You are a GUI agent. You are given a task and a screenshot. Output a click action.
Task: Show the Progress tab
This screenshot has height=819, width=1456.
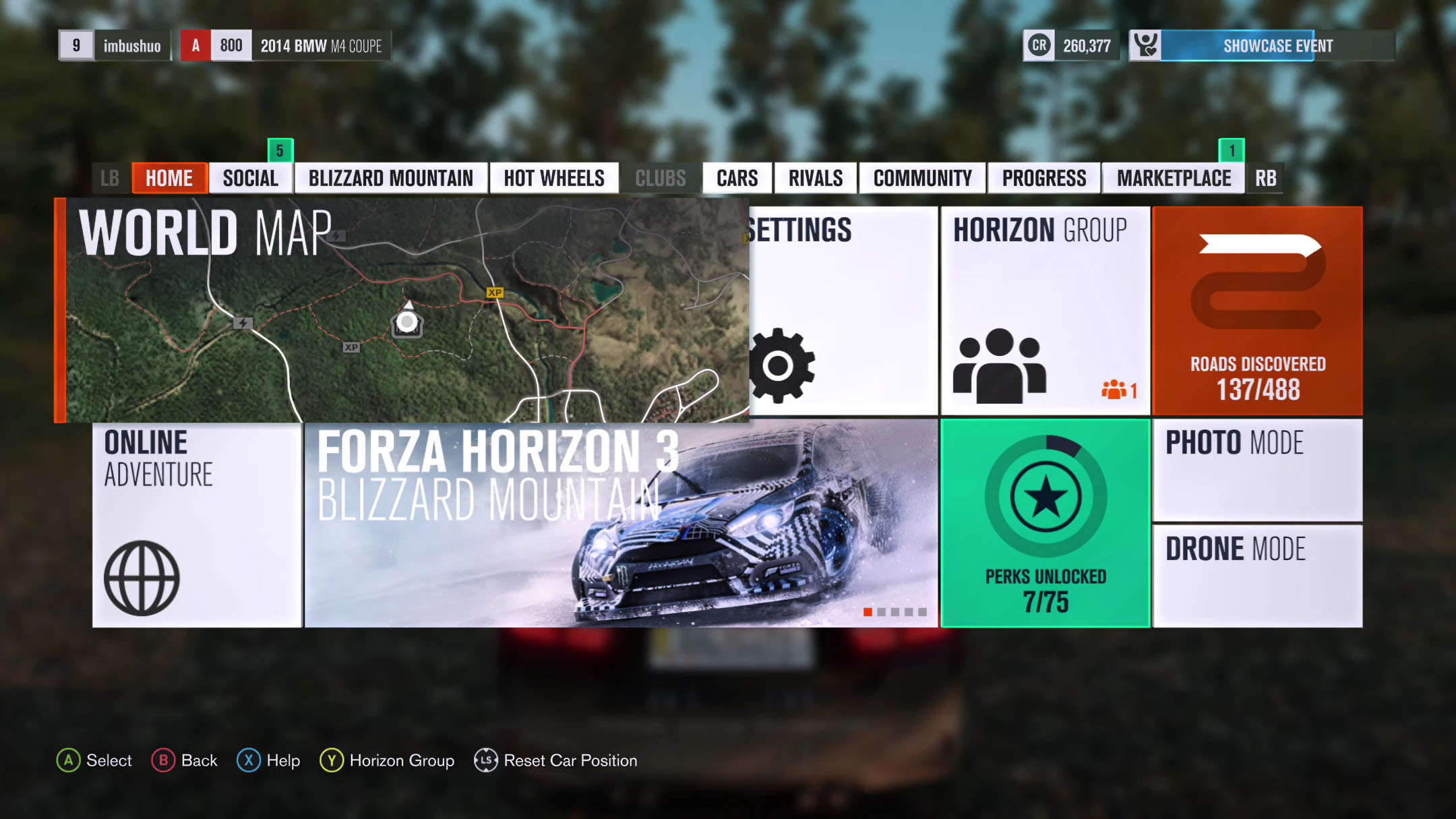click(1043, 179)
